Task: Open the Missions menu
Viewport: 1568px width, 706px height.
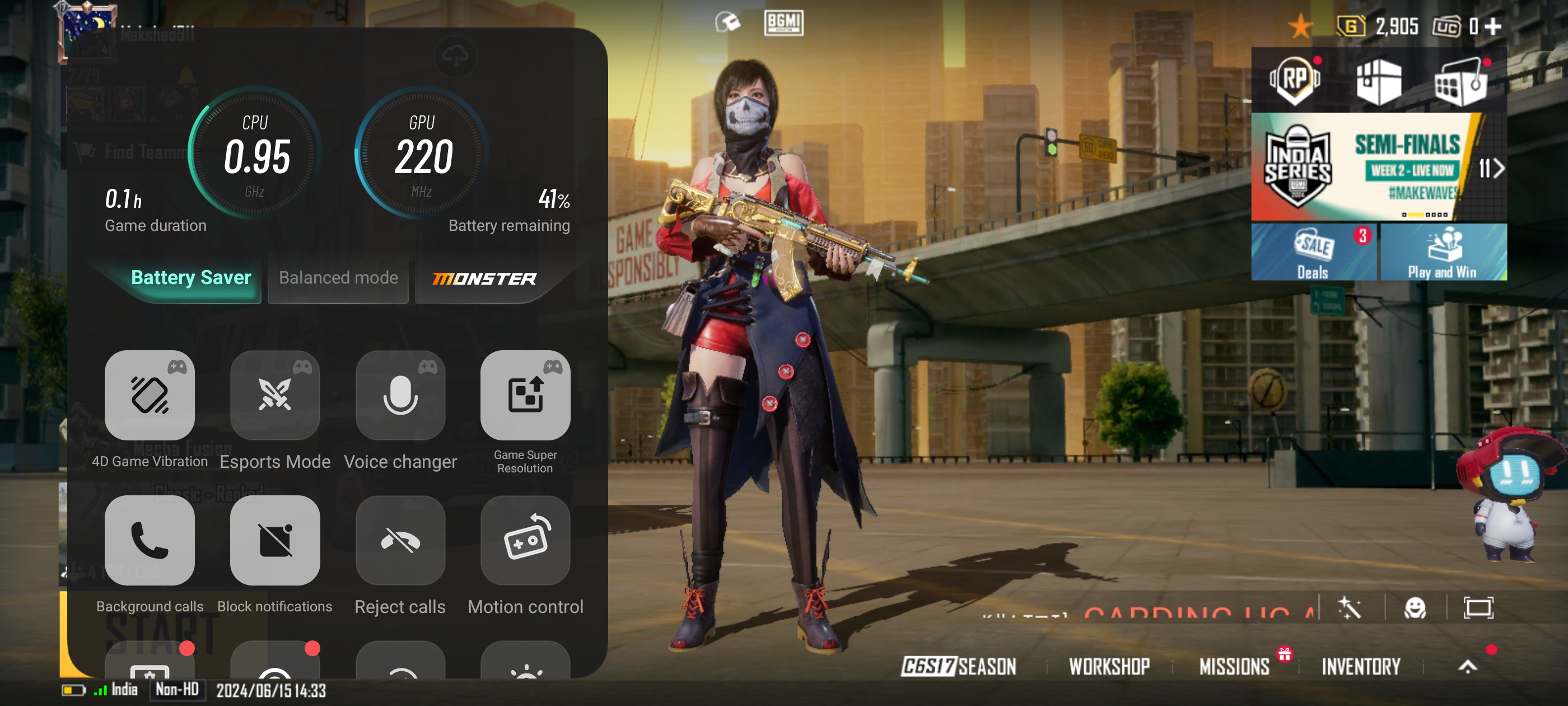Action: coord(1234,666)
